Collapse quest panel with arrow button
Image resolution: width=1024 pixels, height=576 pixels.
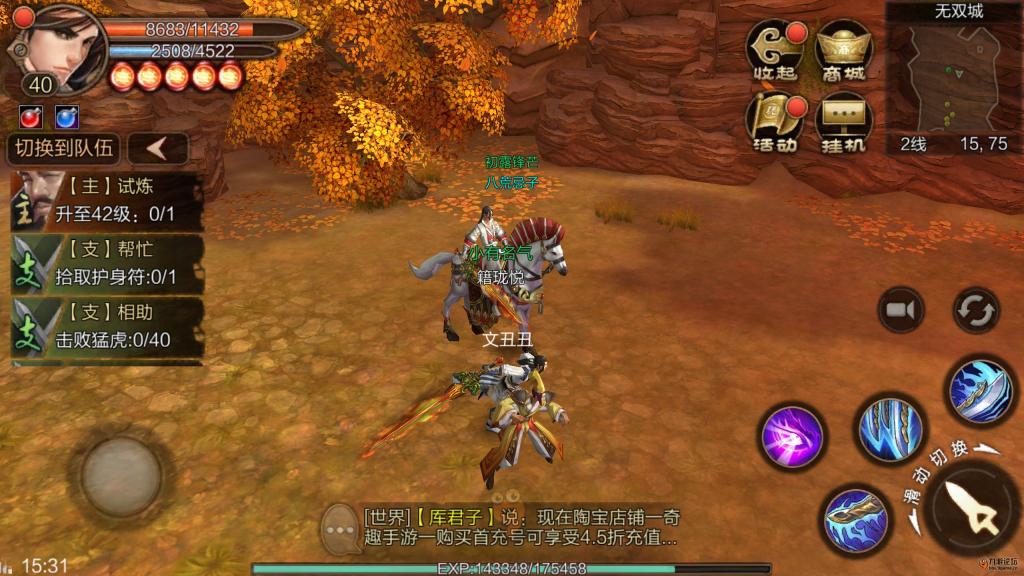coord(158,149)
